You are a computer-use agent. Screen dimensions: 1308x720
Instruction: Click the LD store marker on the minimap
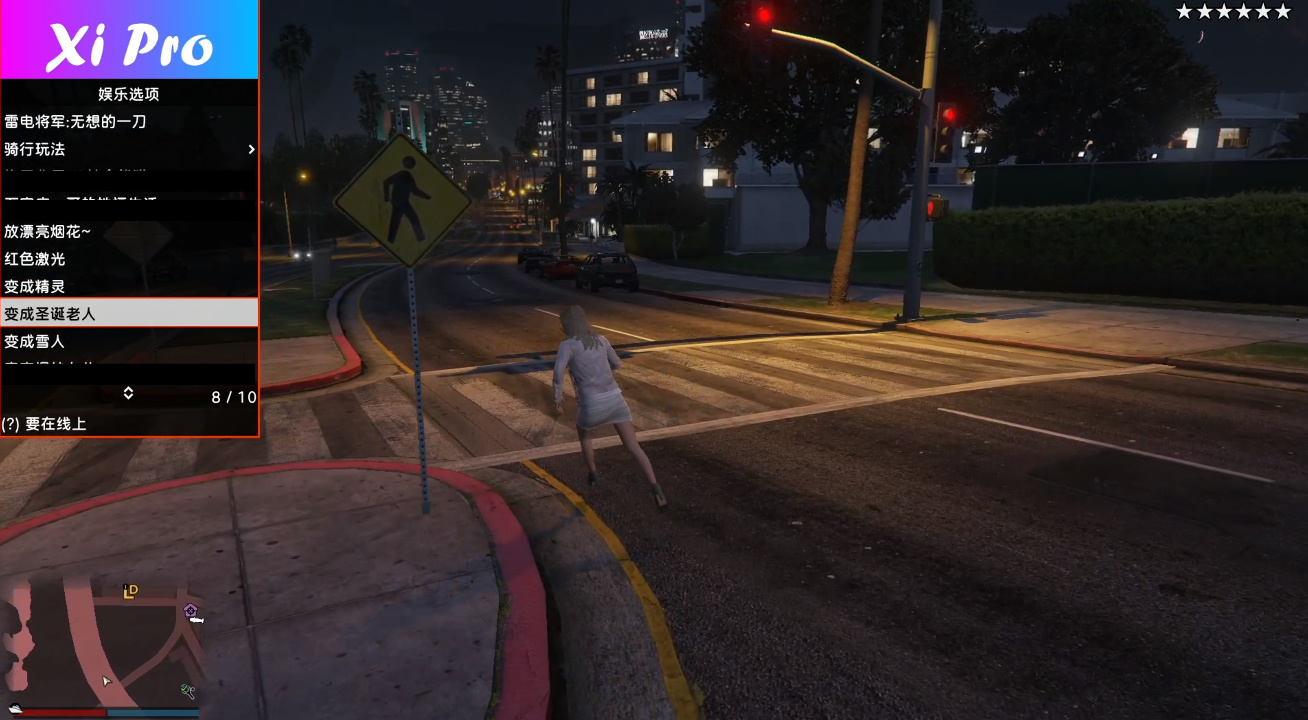[x=130, y=591]
